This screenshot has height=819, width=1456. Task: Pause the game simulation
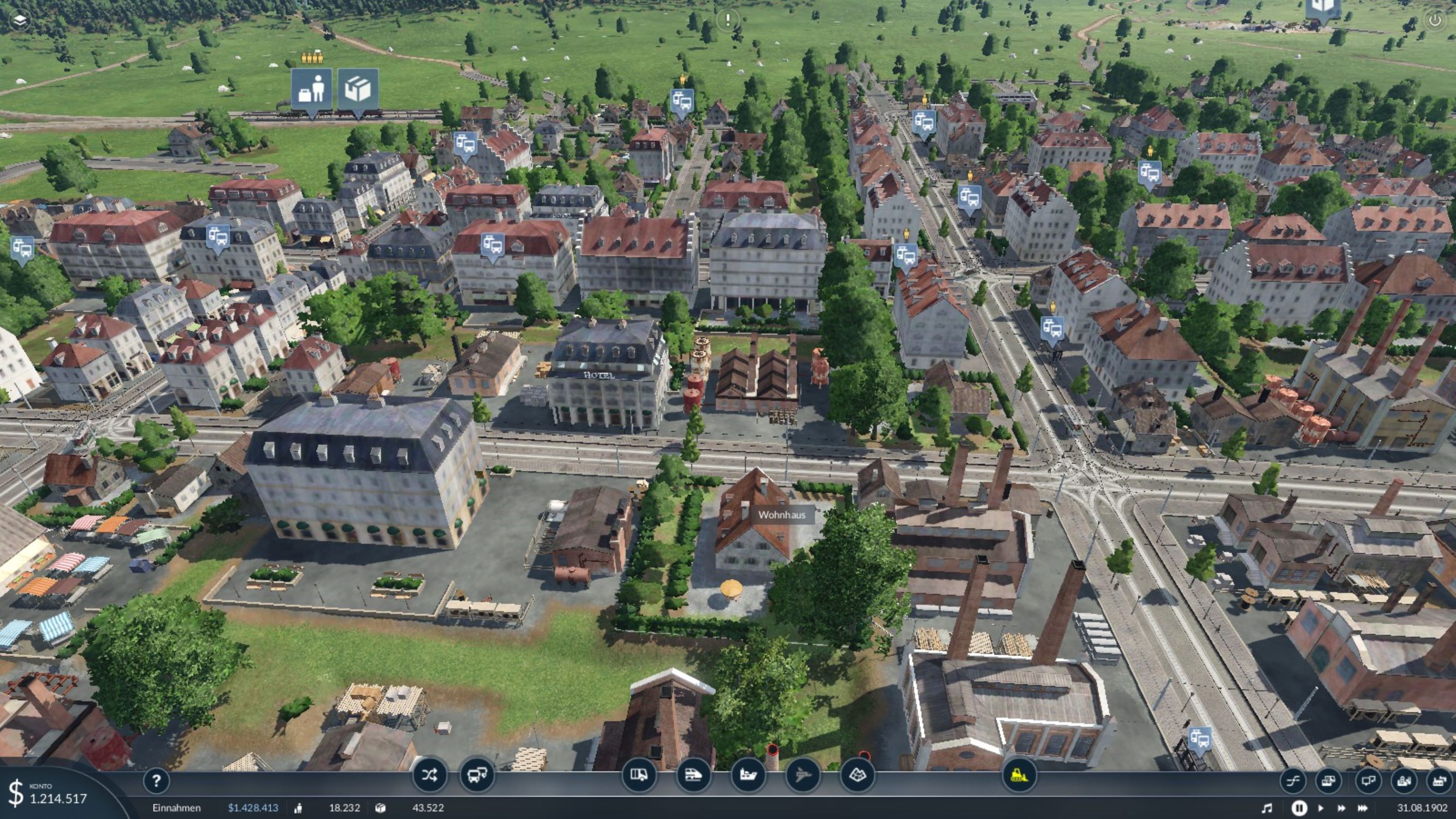(x=1299, y=808)
